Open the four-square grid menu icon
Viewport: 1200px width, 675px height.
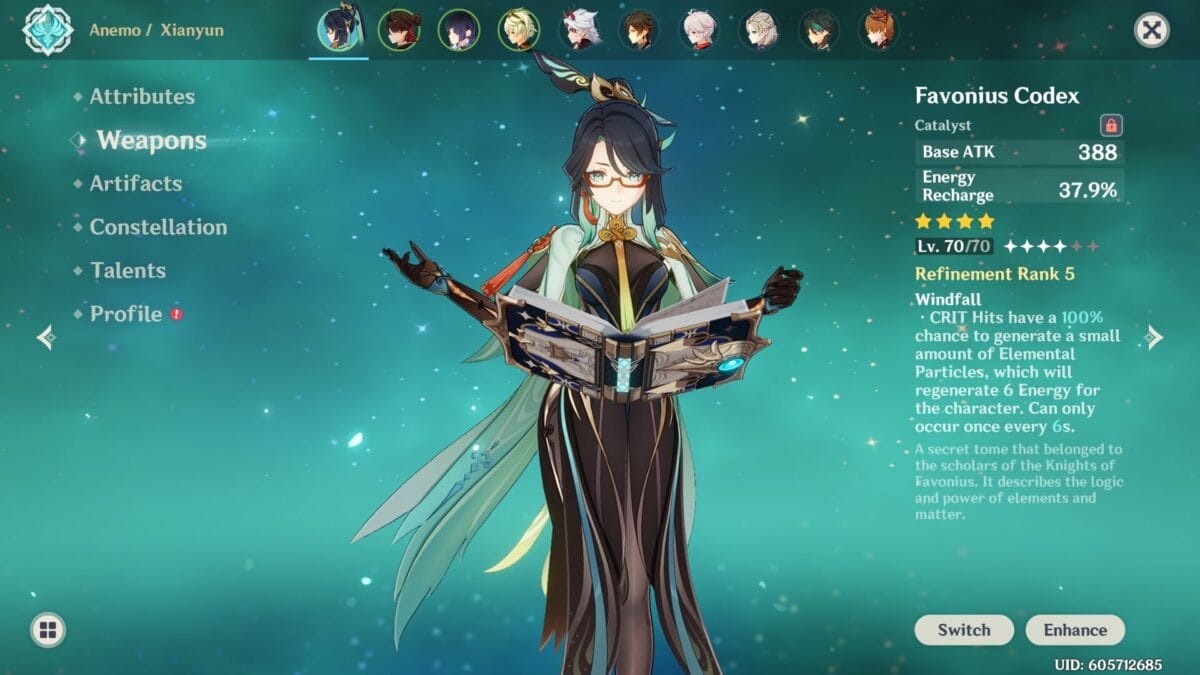[48, 630]
